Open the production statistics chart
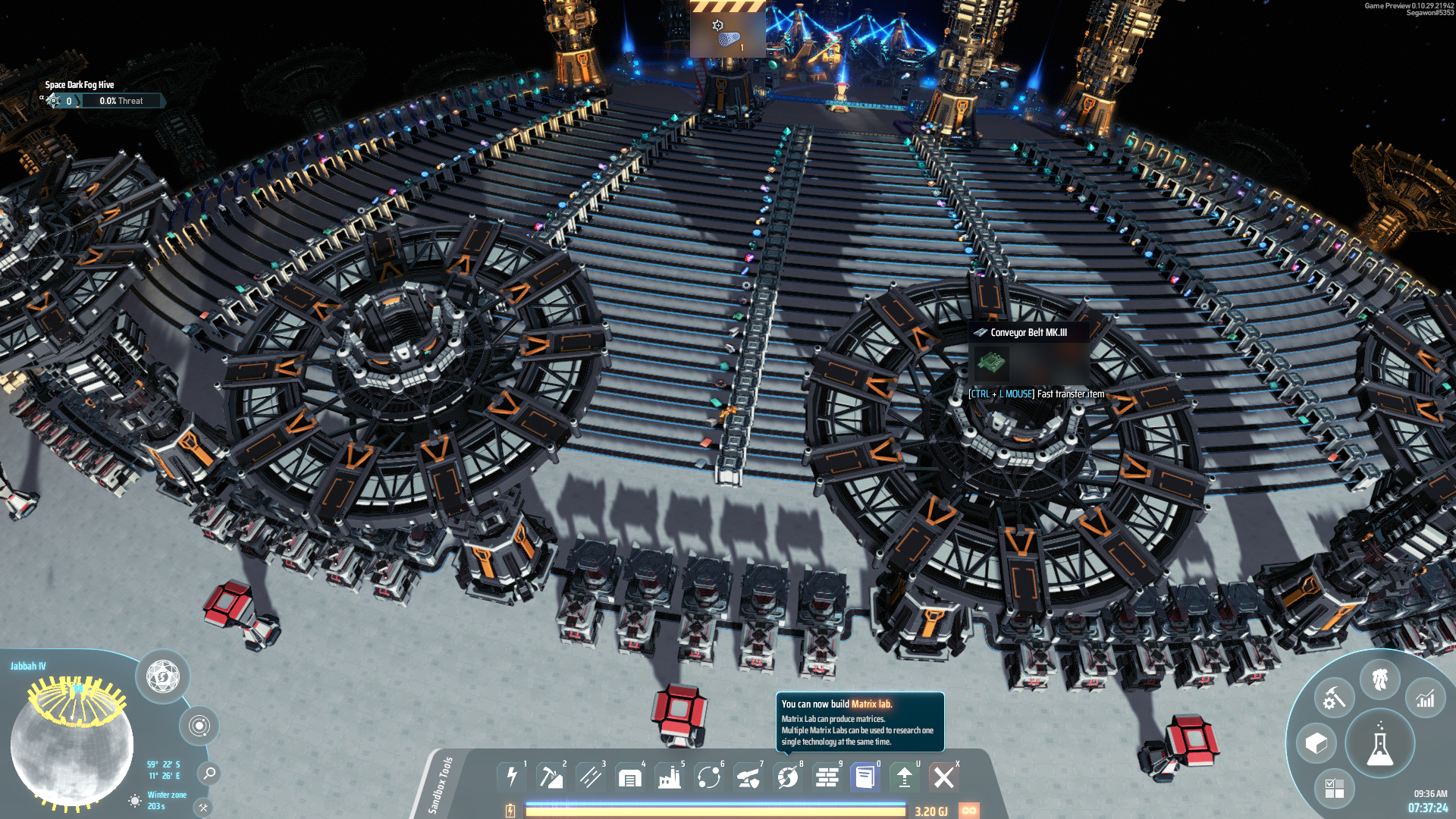1456x819 pixels. [x=1426, y=698]
